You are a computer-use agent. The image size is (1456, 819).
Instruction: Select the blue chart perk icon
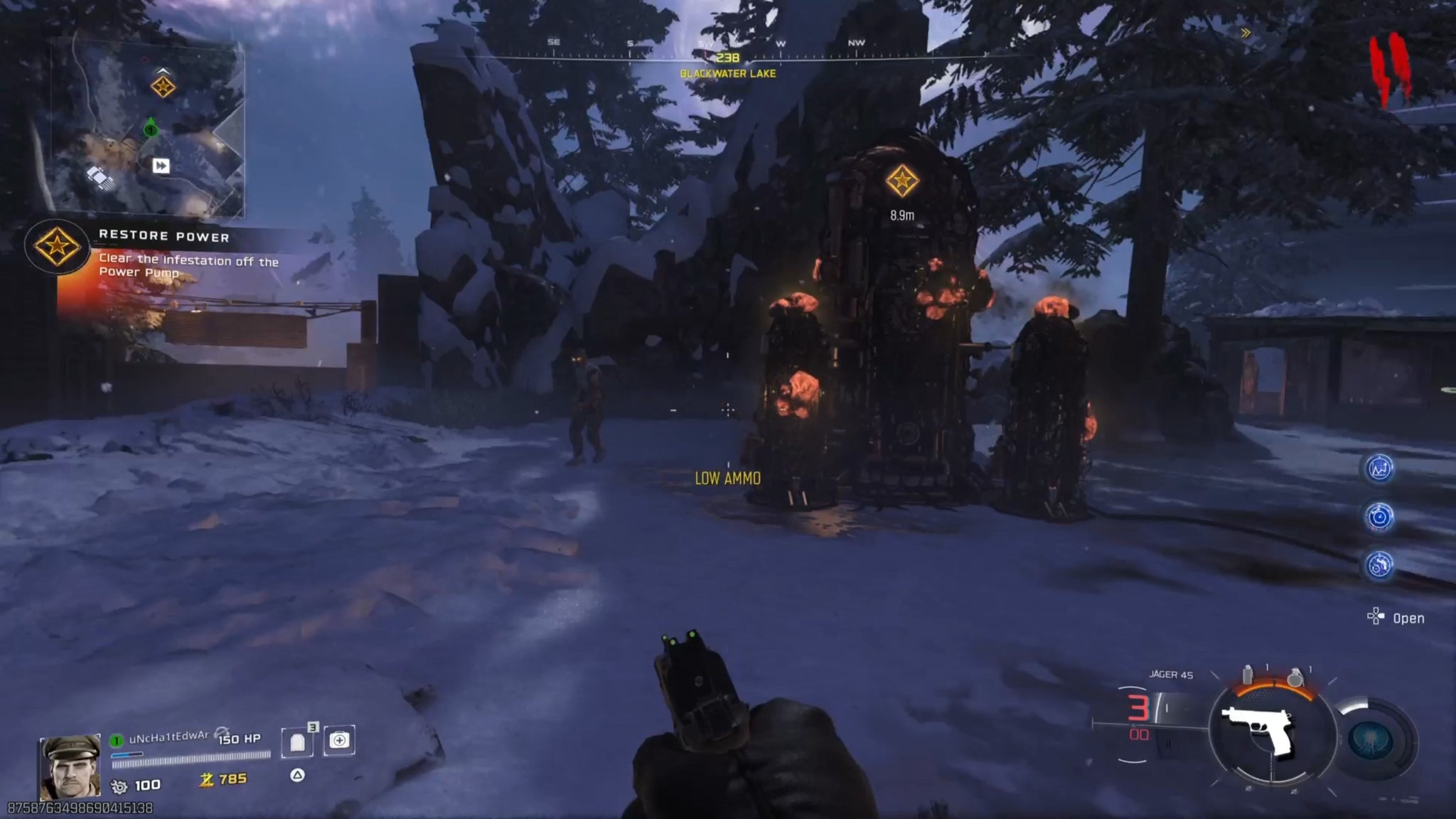click(x=1379, y=469)
